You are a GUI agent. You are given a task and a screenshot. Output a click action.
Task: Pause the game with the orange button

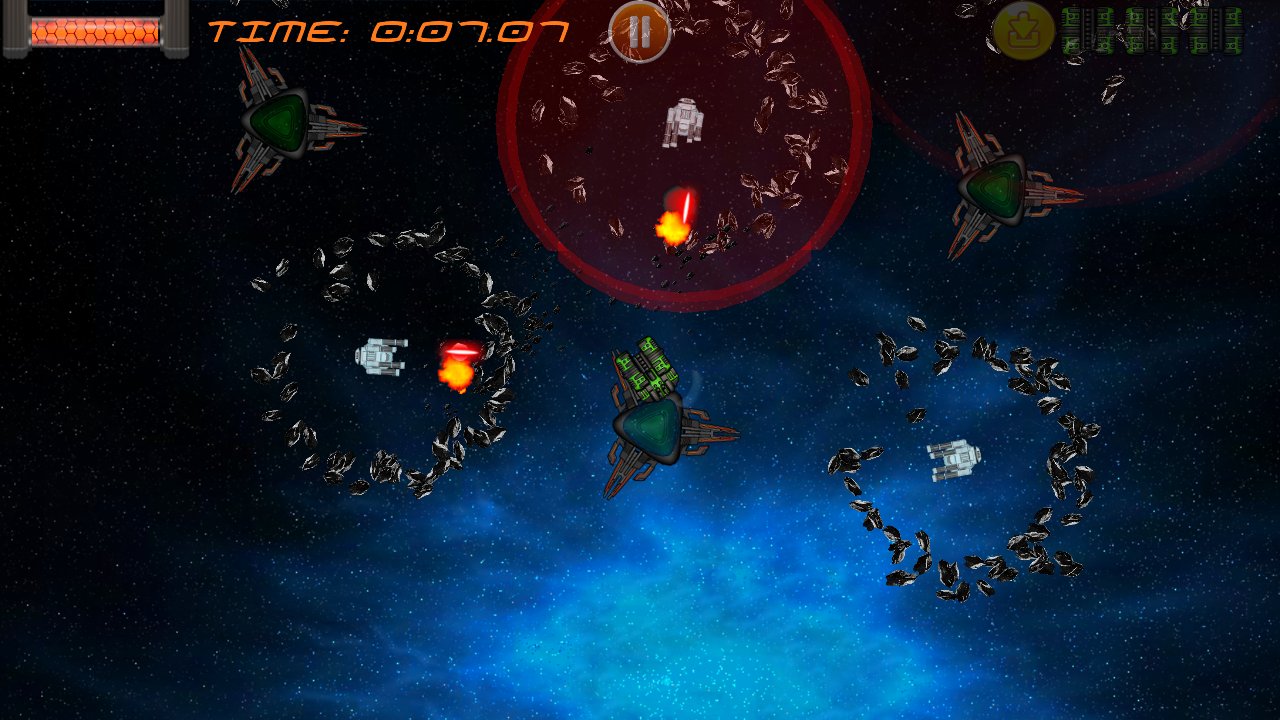[639, 32]
